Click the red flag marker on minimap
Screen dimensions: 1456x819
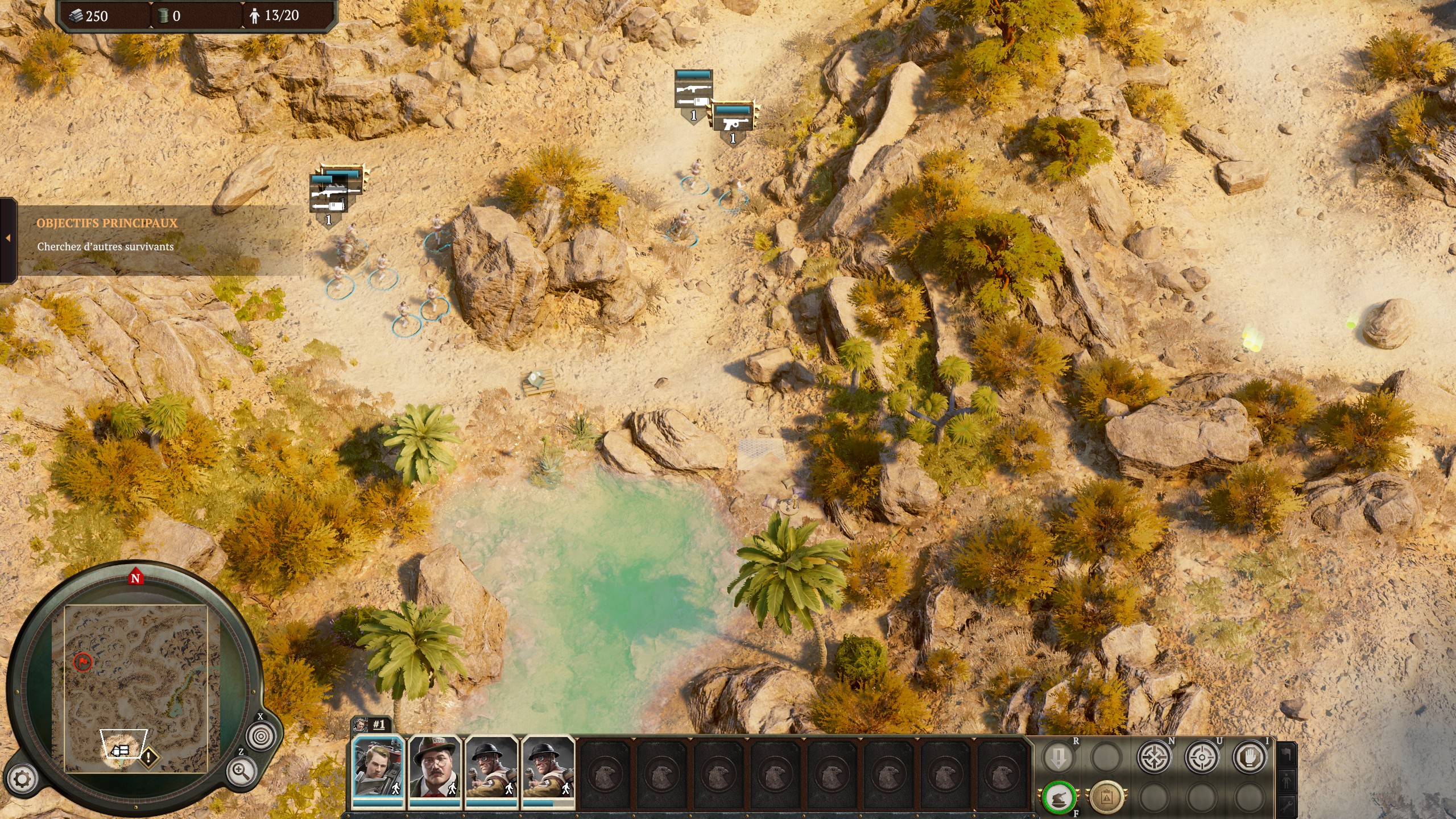click(x=82, y=661)
